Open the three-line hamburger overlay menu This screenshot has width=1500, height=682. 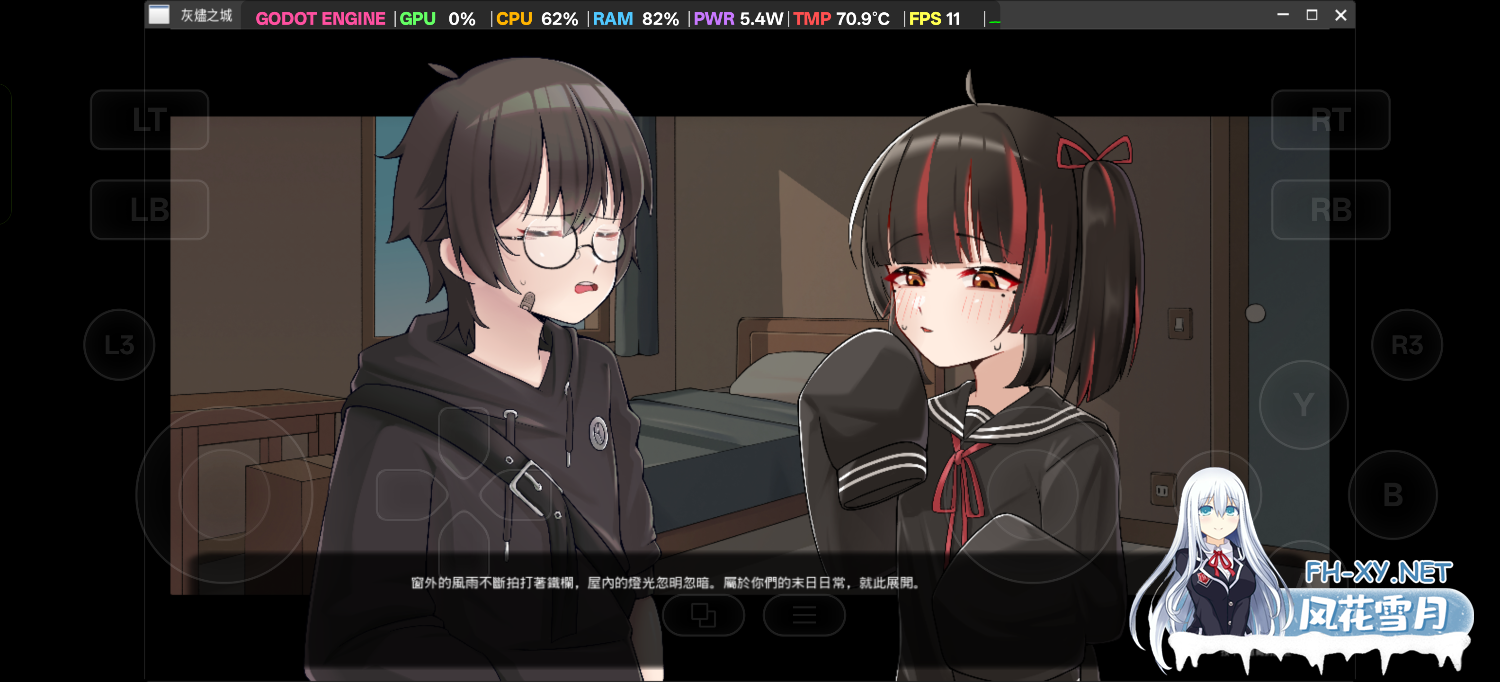click(804, 615)
